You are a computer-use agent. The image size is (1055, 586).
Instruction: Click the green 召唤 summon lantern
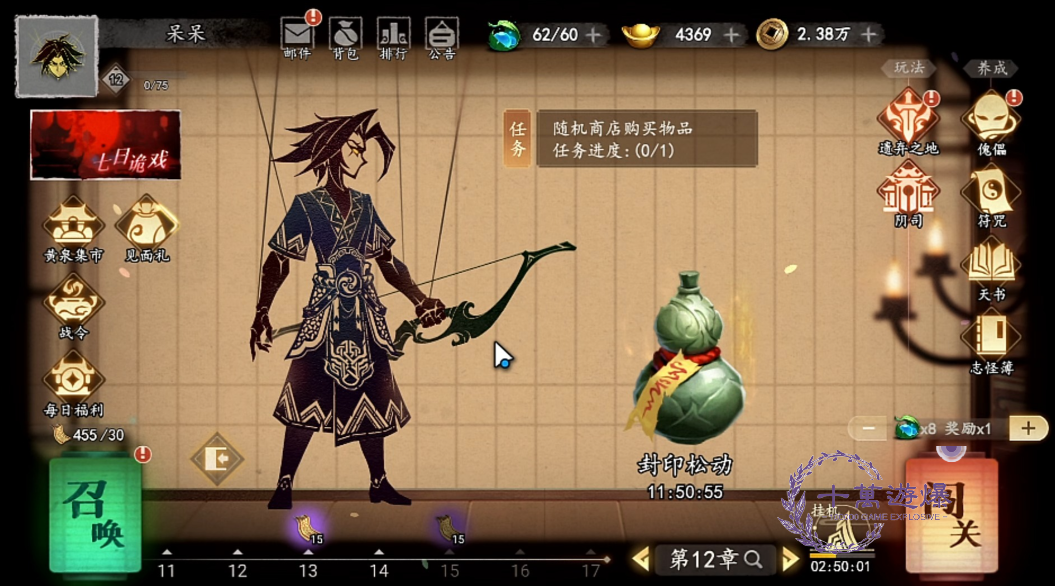click(x=95, y=513)
